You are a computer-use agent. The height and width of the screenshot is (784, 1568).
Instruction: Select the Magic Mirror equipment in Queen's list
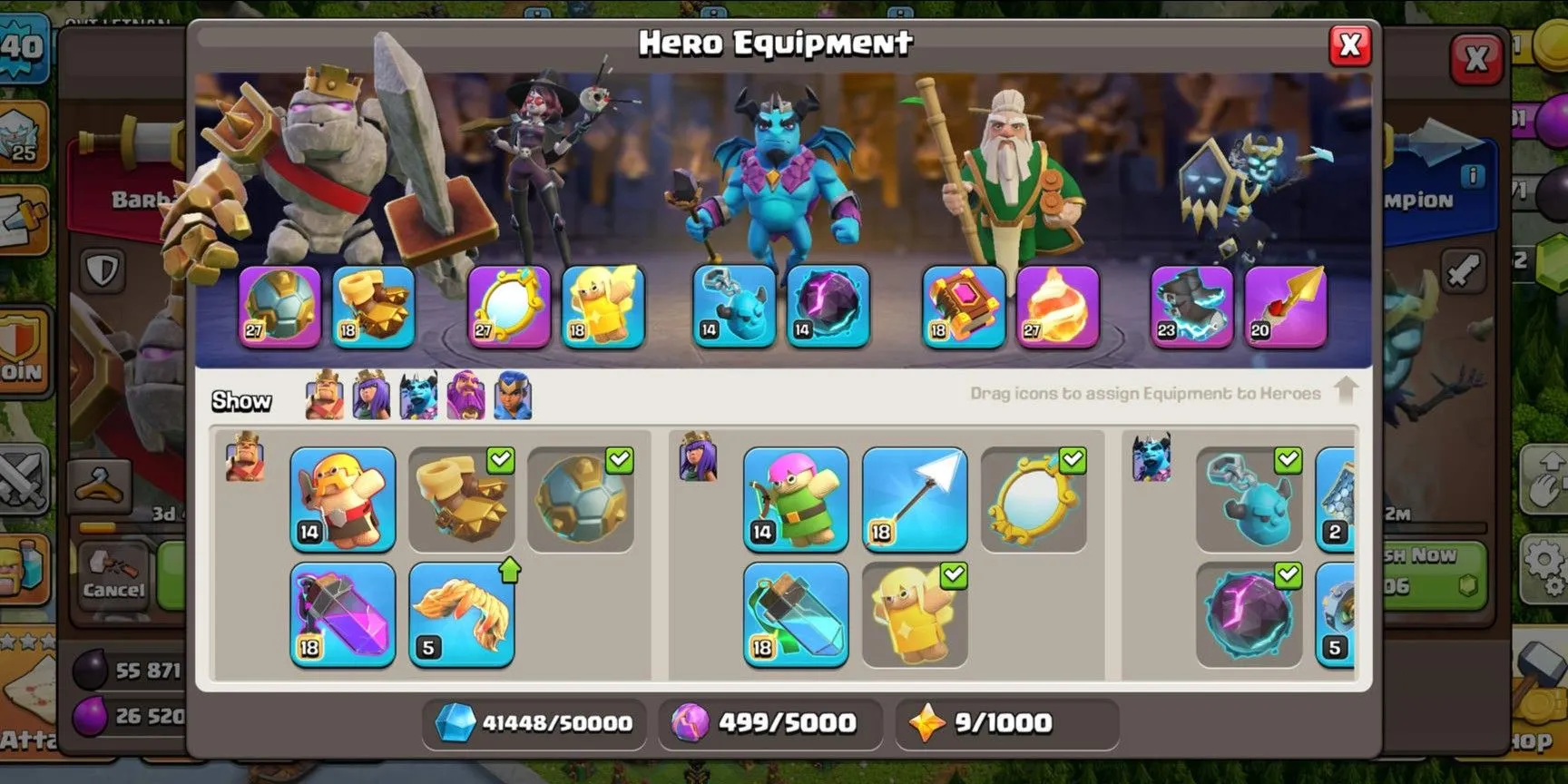tap(1034, 499)
